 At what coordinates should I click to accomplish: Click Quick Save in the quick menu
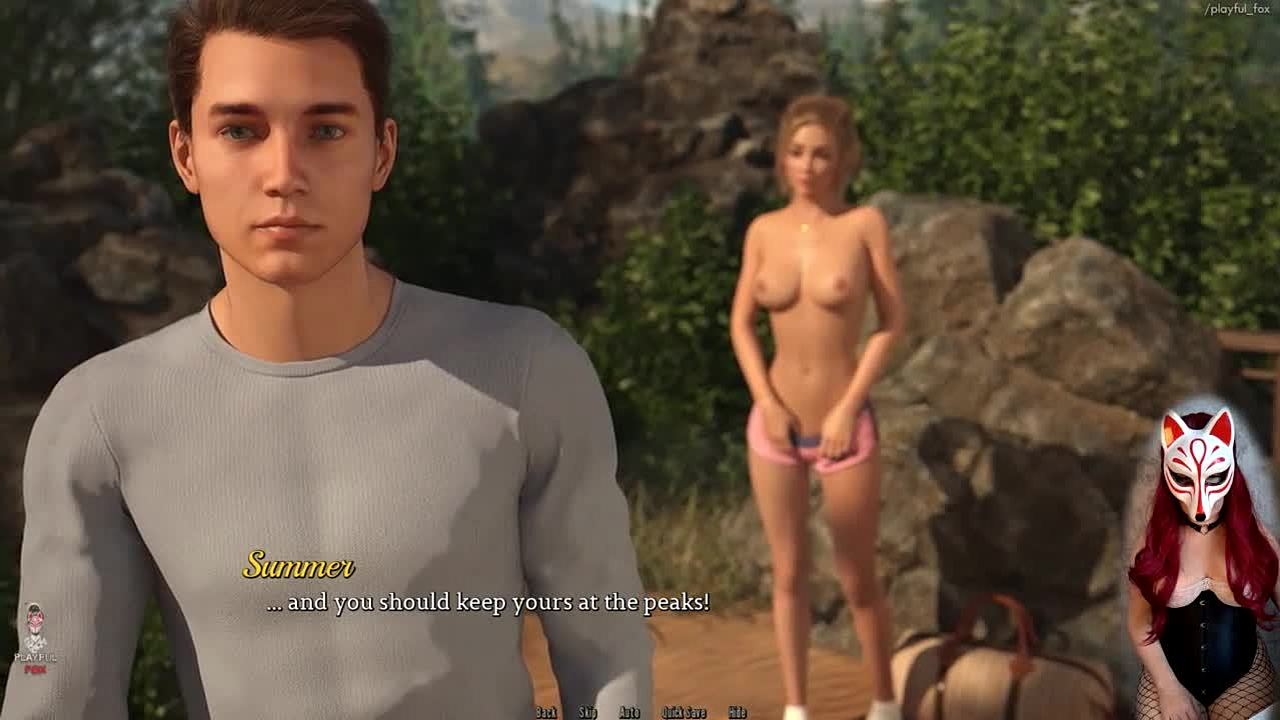[684, 712]
